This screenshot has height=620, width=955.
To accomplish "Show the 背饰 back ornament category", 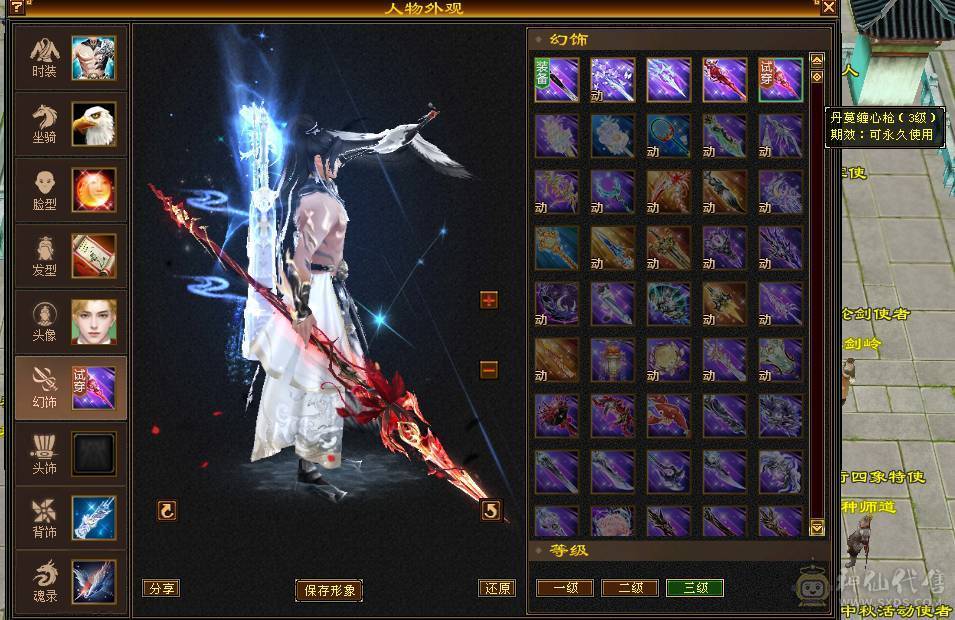I will tap(71, 518).
